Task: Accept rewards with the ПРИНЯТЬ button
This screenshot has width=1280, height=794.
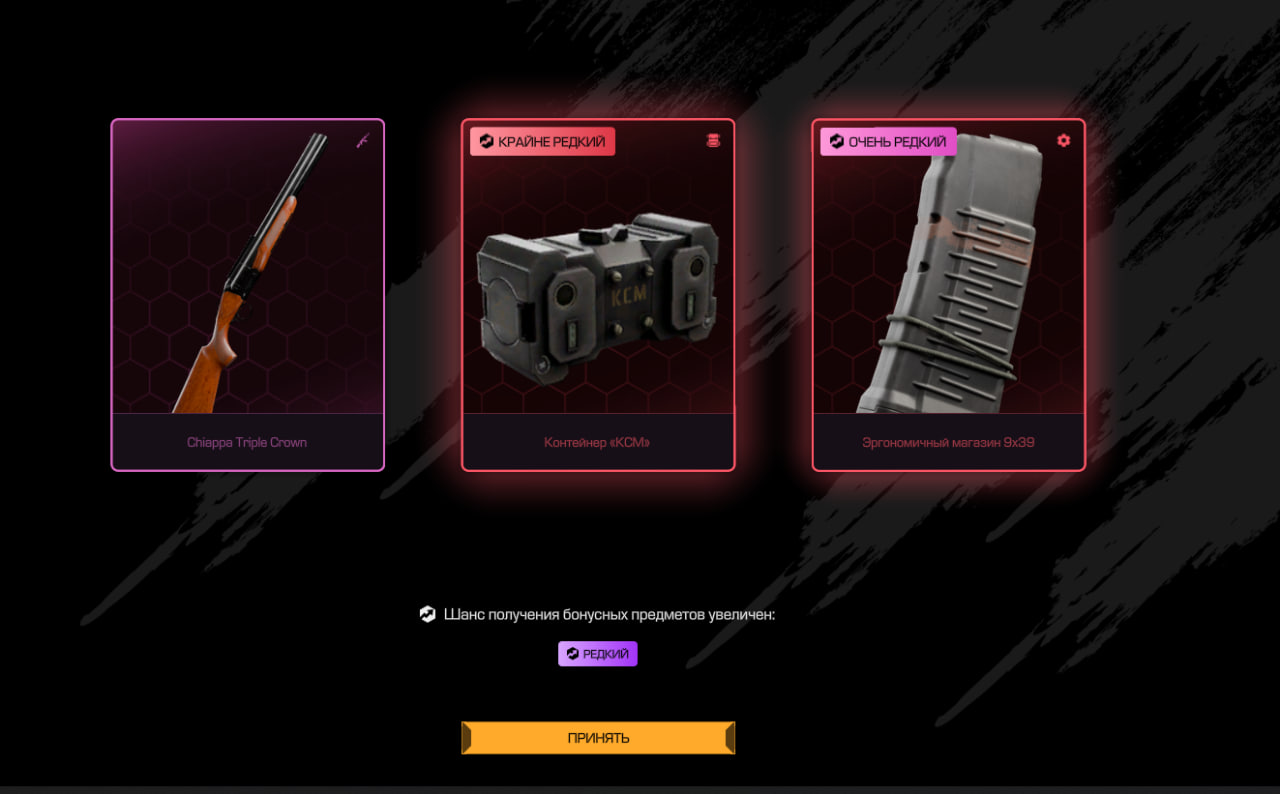Action: 598,738
